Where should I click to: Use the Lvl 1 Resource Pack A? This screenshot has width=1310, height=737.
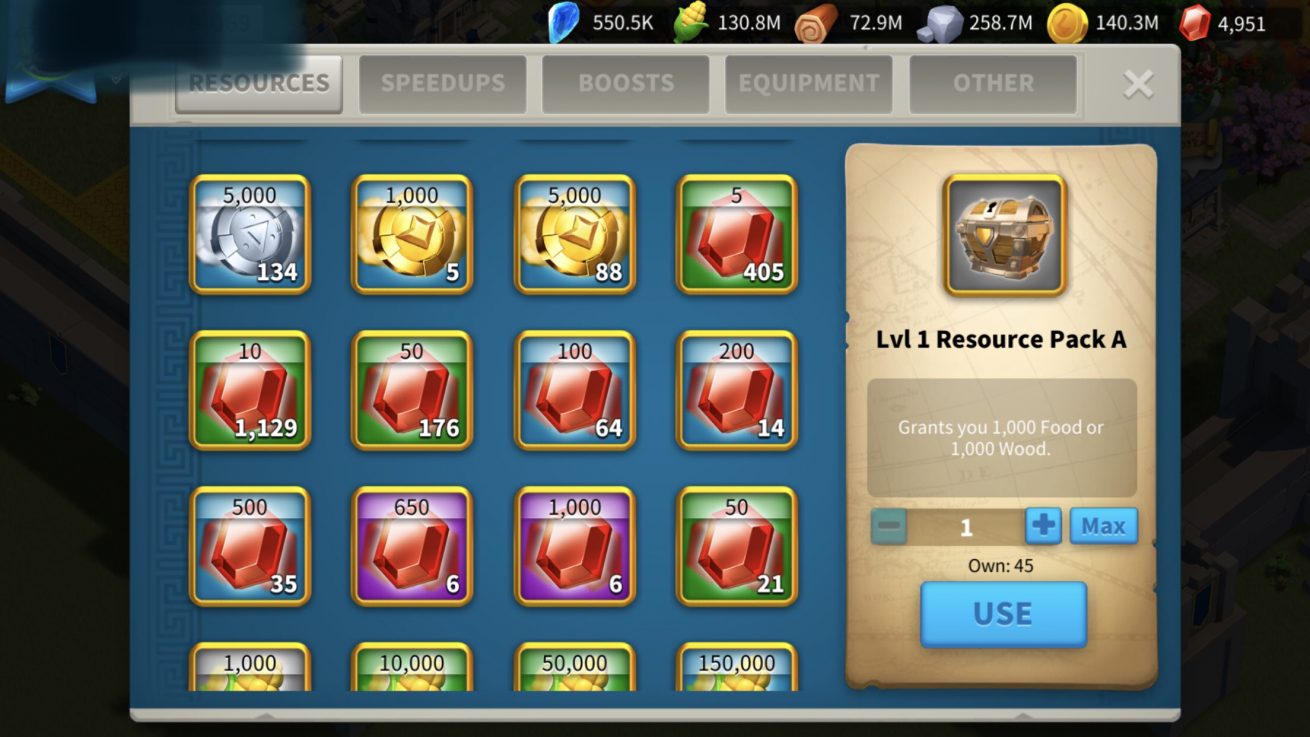point(1003,613)
